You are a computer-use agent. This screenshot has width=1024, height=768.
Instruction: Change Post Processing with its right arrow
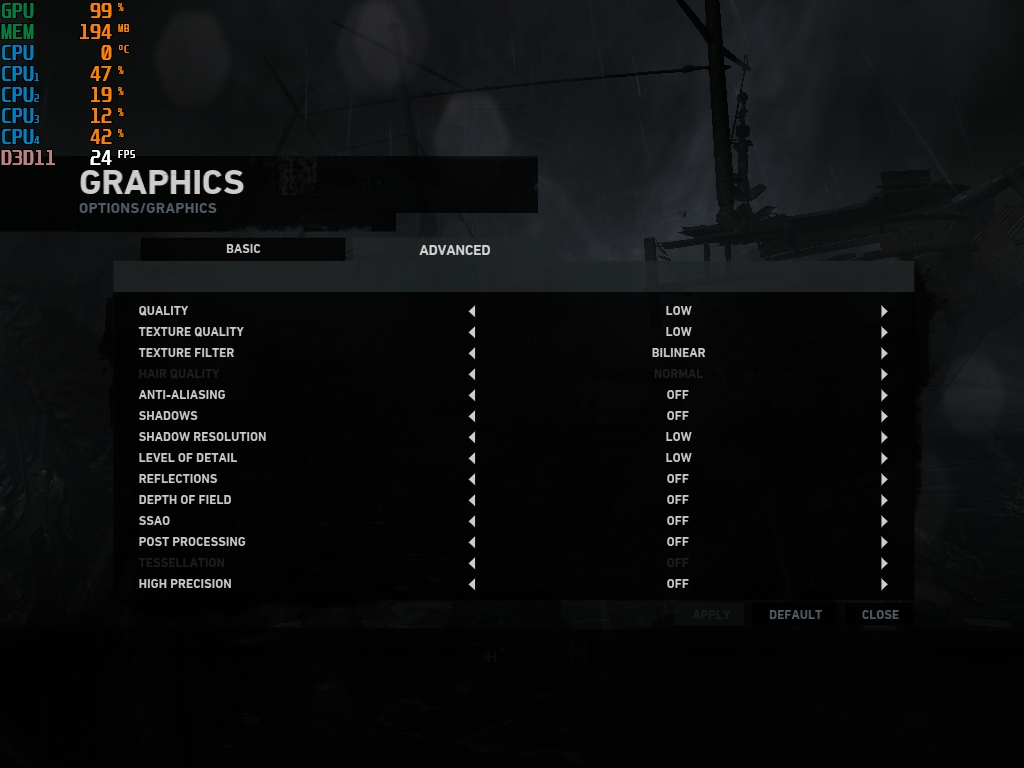tap(884, 542)
